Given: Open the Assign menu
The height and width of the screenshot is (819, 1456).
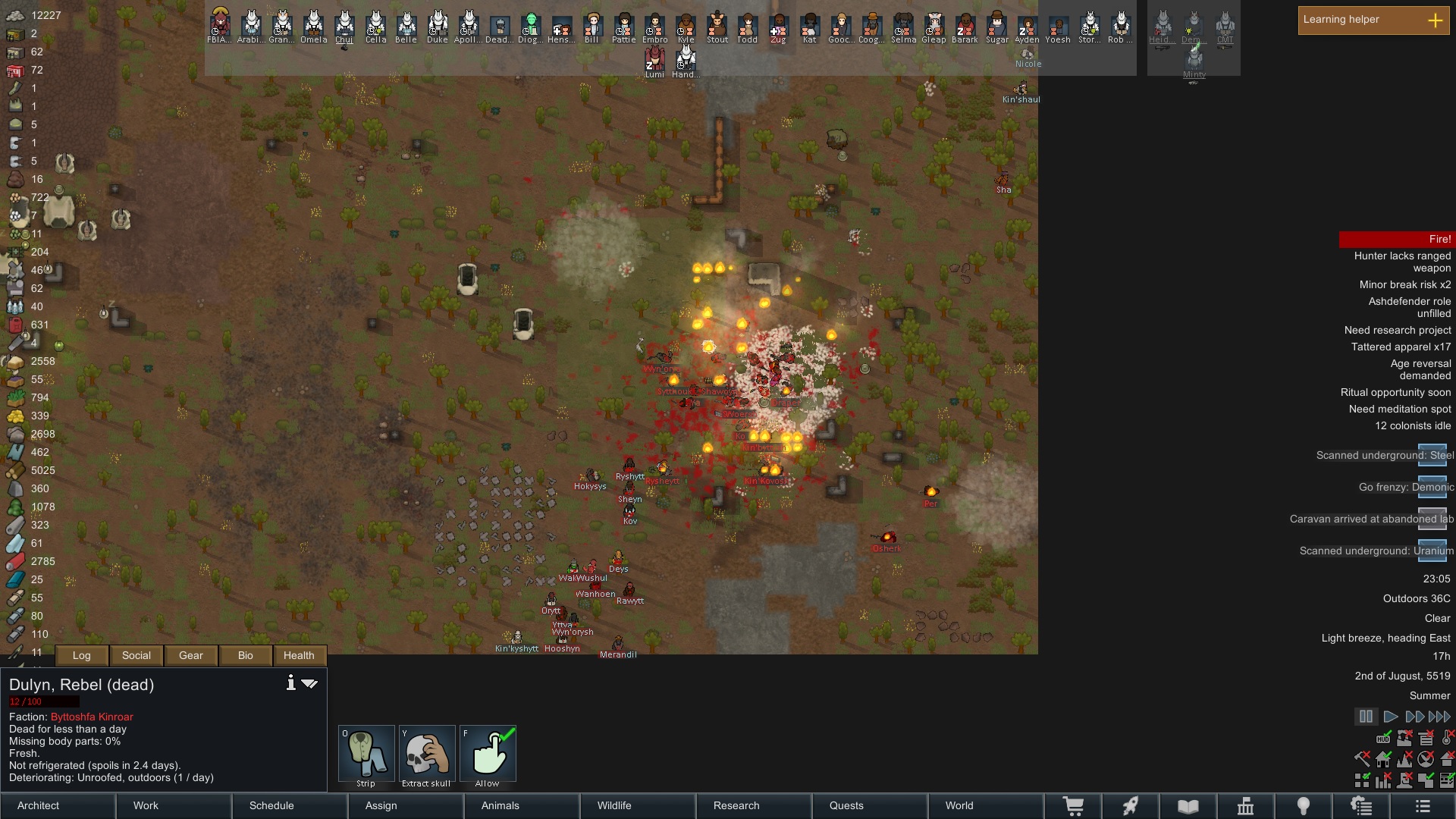Looking at the screenshot, I should click(406, 805).
